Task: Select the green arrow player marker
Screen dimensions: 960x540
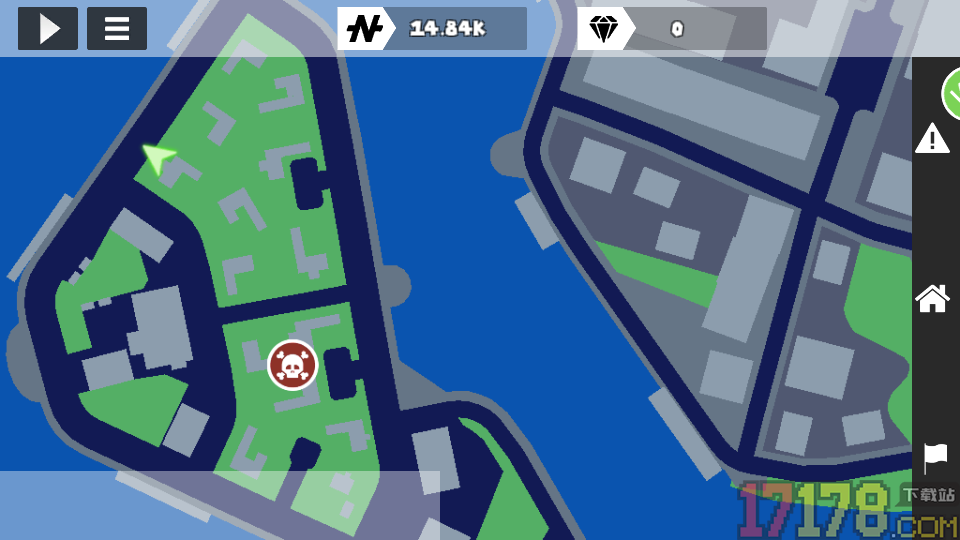Action: click(x=157, y=157)
